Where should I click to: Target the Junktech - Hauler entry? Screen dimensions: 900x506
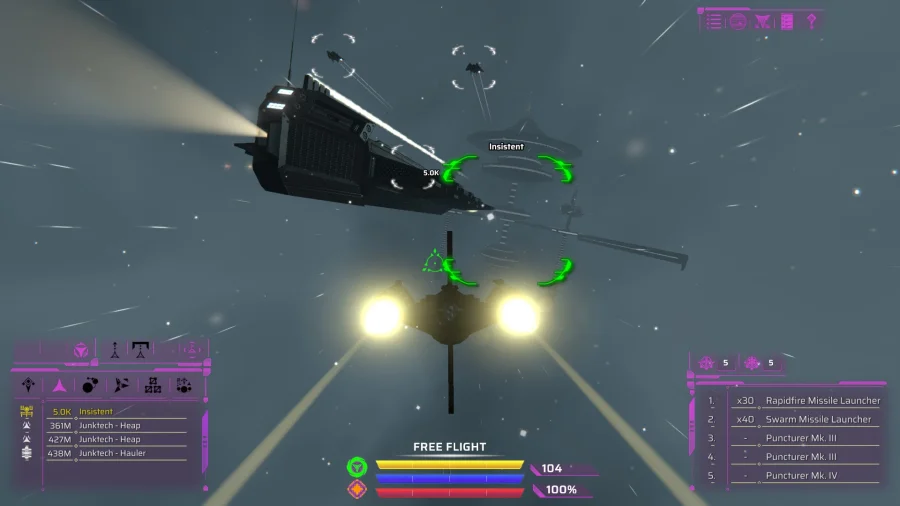(112, 453)
